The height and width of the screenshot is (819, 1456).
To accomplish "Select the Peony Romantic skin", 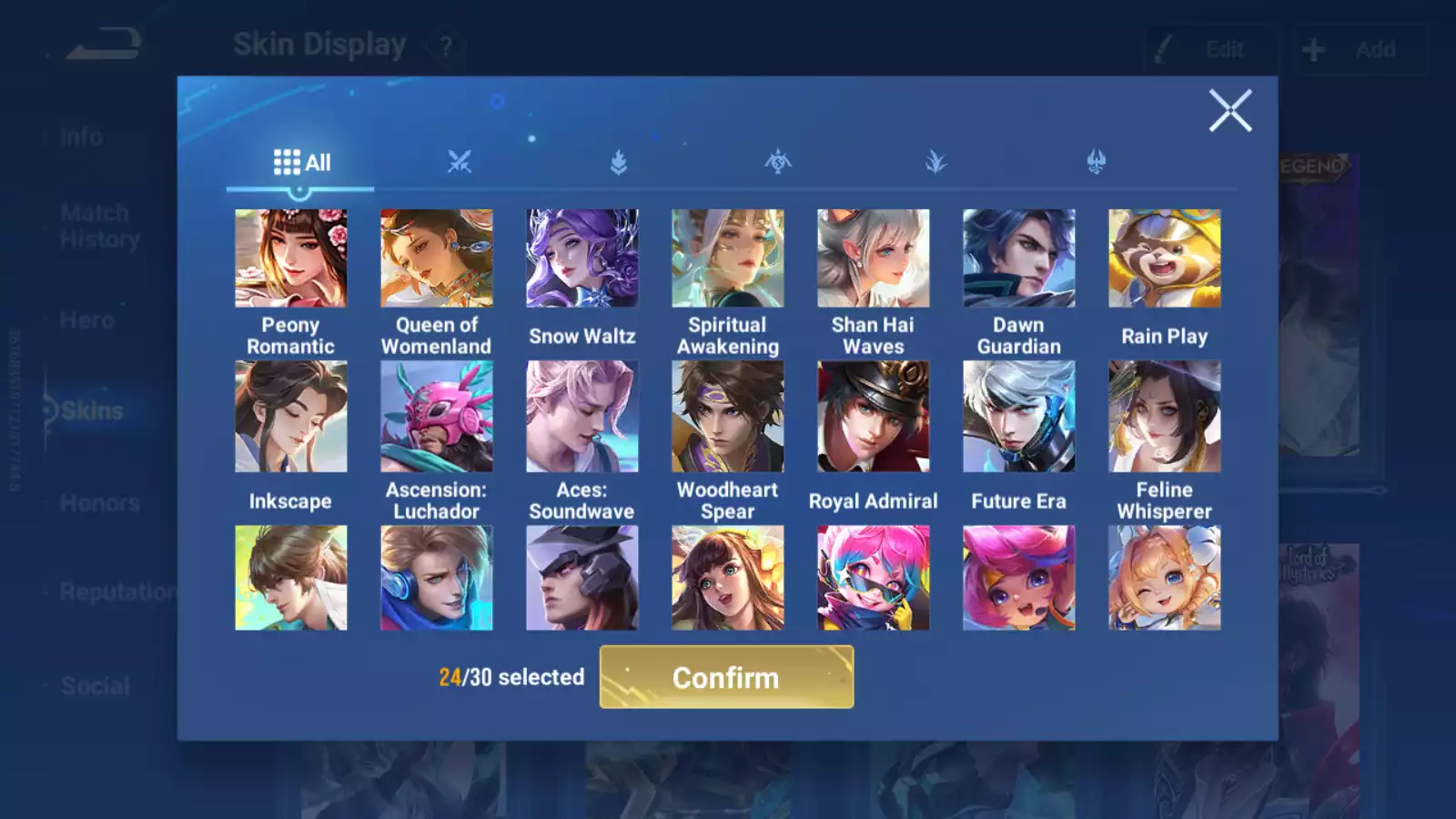I will 291,258.
